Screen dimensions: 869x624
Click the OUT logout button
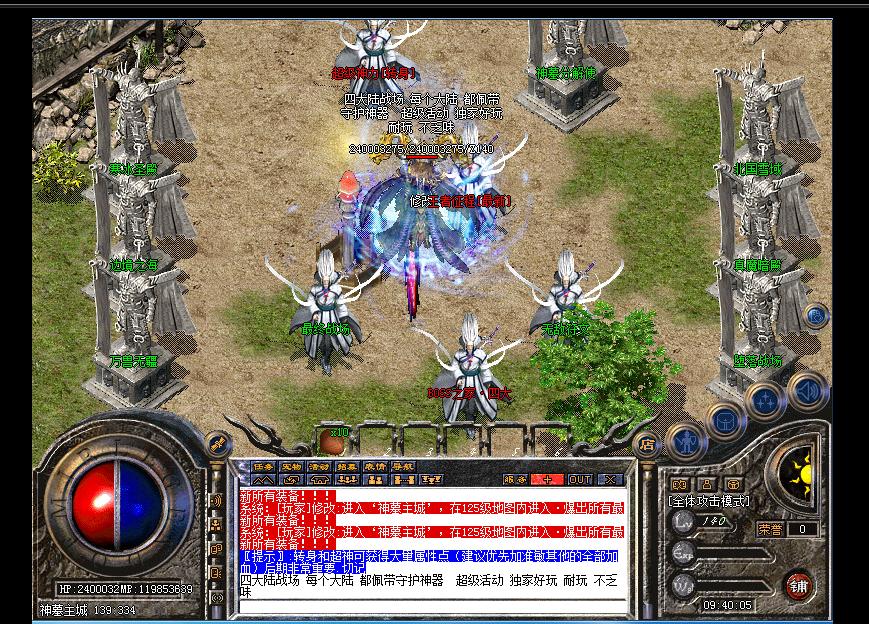pos(580,479)
